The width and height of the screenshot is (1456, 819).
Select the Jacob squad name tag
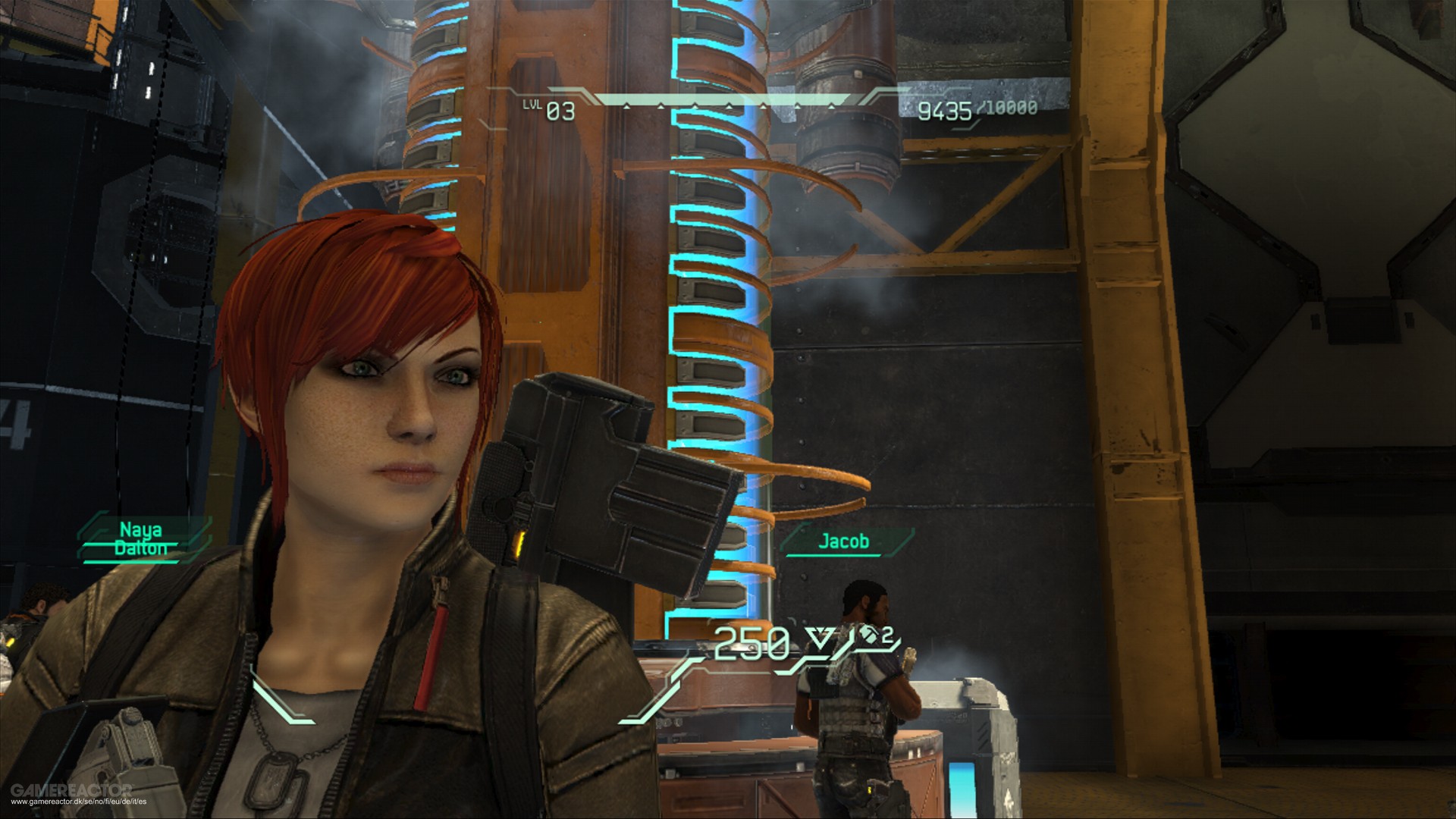click(x=843, y=541)
